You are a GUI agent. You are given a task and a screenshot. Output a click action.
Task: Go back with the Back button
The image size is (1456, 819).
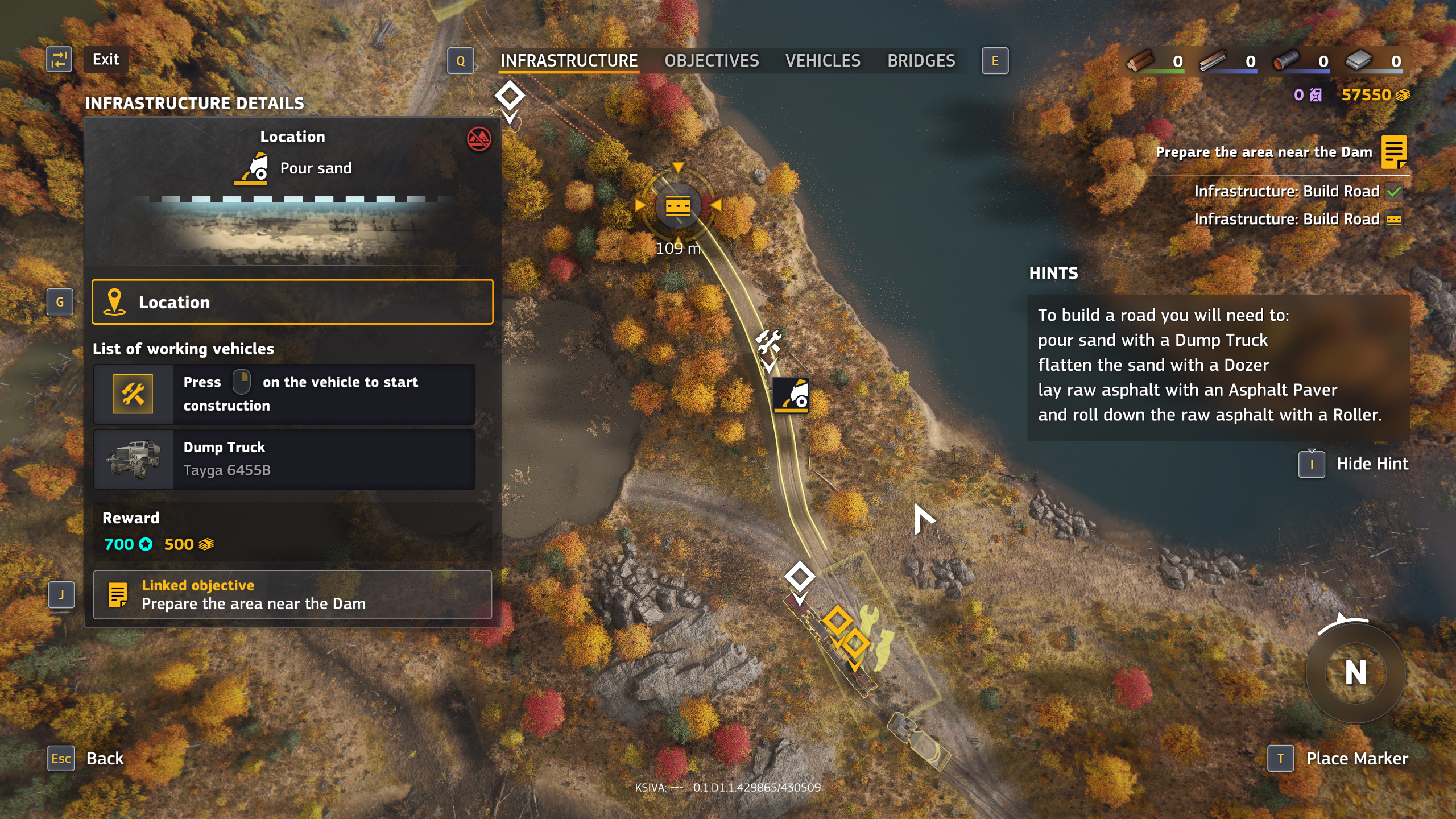tap(105, 758)
